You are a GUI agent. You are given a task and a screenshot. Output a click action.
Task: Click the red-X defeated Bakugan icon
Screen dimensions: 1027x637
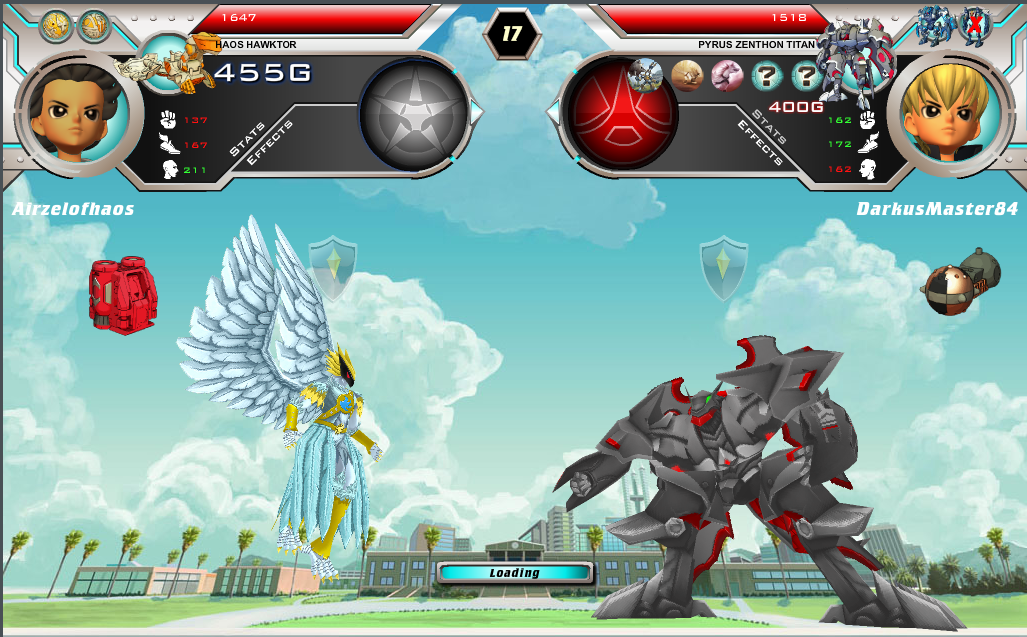[974, 24]
